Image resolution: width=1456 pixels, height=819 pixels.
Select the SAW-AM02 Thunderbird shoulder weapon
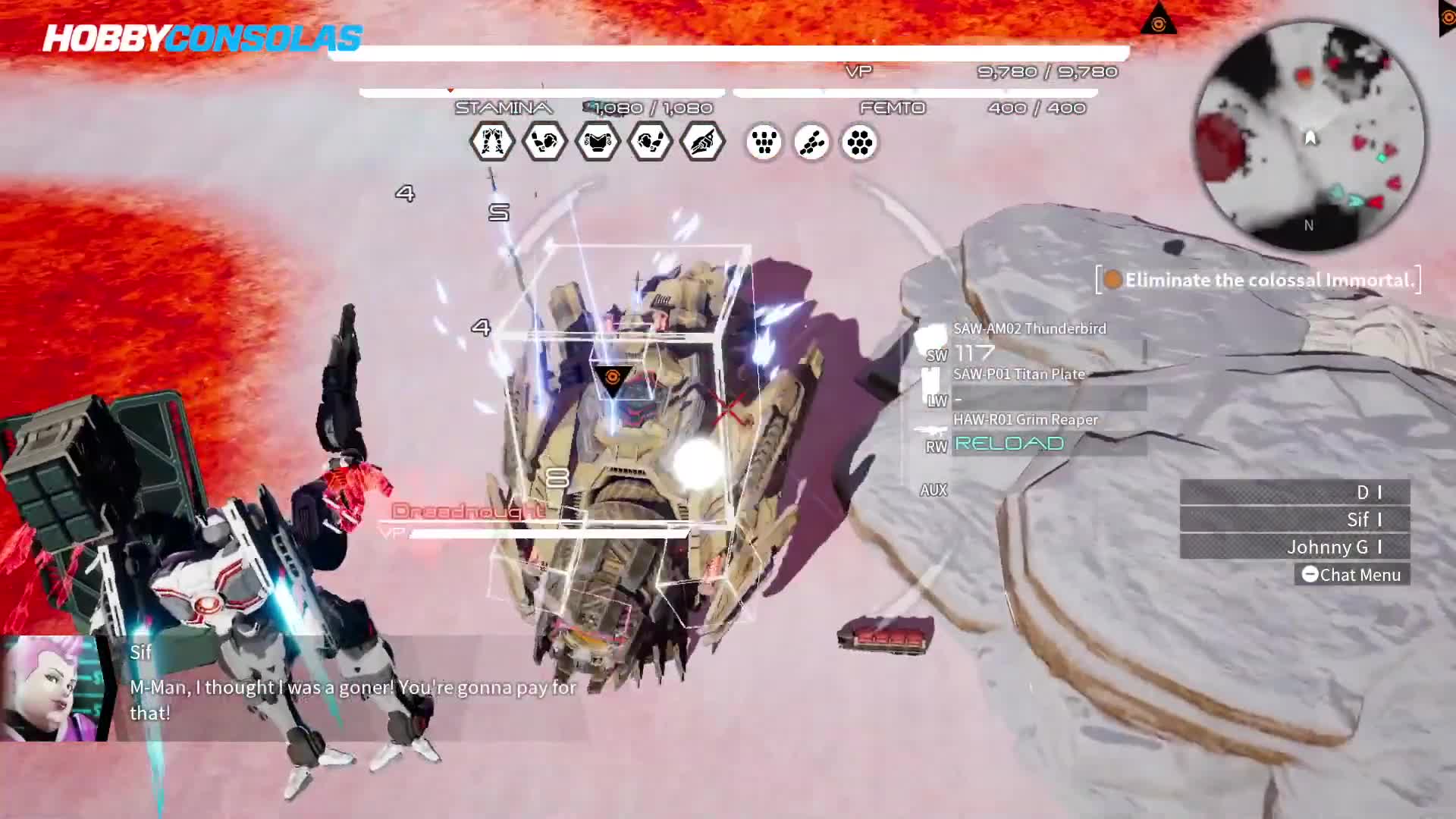point(1029,329)
